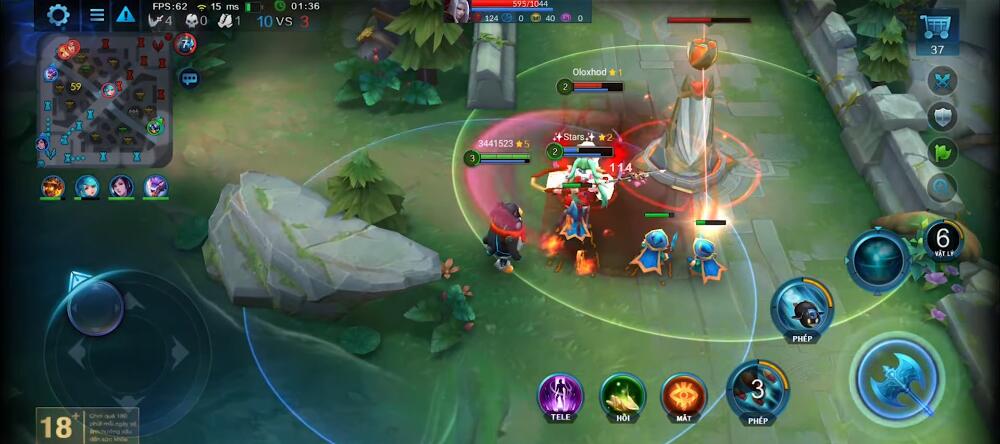Viewport: 1000px width, 444px height.
Task: Open the gear settings menu
Action: 59,14
